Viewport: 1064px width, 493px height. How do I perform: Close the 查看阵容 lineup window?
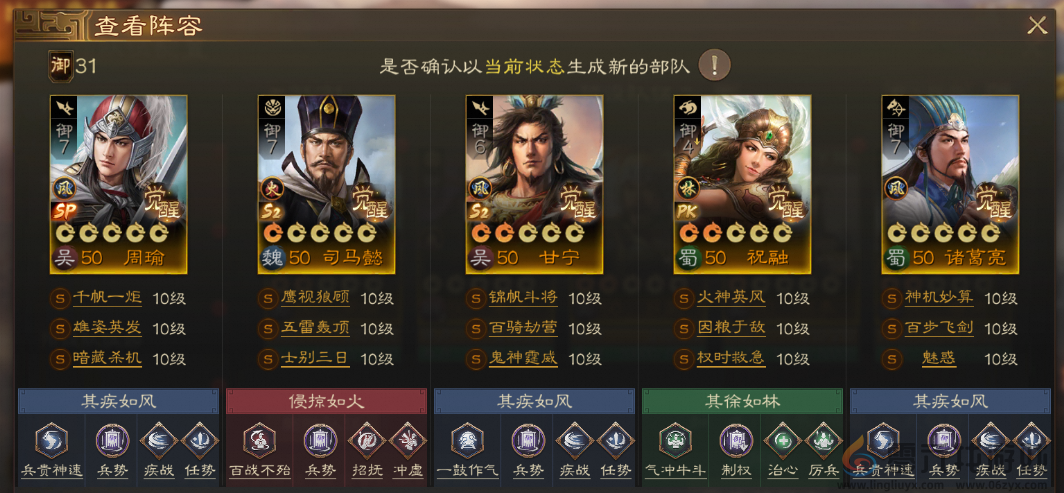tap(1037, 26)
